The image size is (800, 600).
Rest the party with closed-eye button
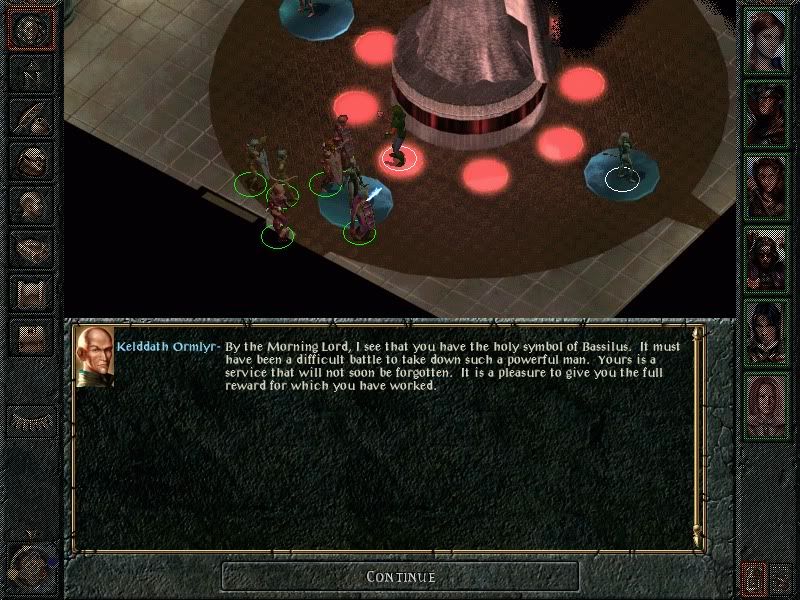(x=30, y=420)
